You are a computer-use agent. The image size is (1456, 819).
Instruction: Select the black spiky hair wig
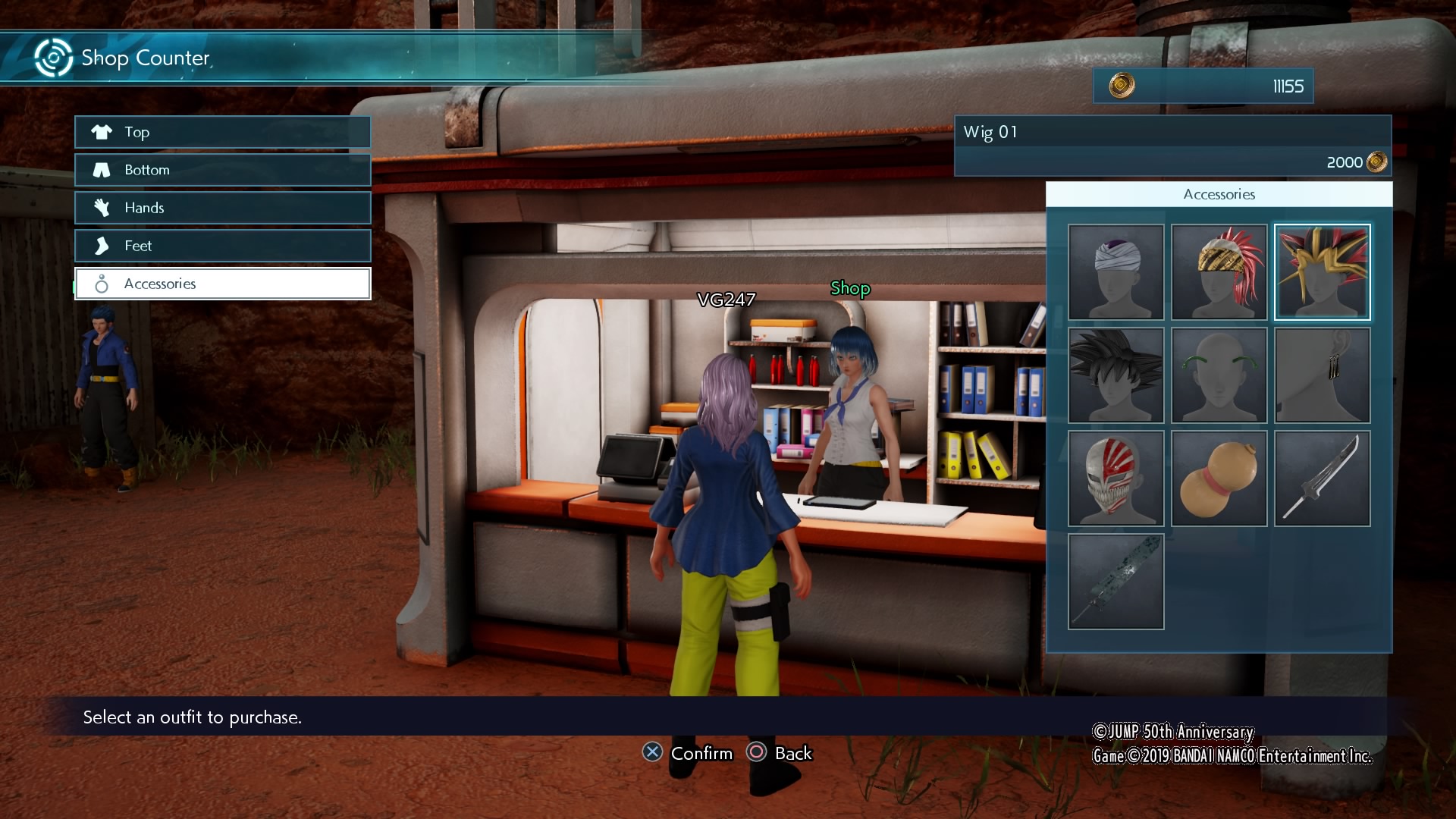(1116, 375)
